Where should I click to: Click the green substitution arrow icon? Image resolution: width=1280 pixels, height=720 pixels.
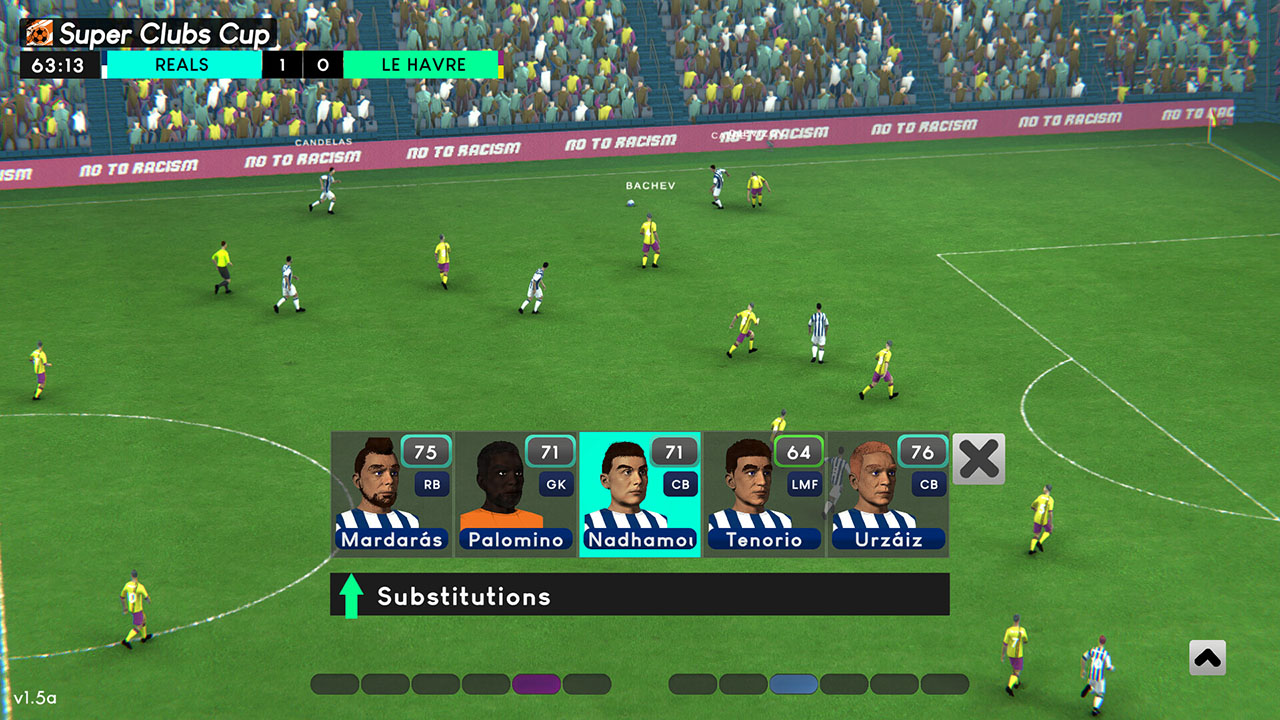[351, 595]
